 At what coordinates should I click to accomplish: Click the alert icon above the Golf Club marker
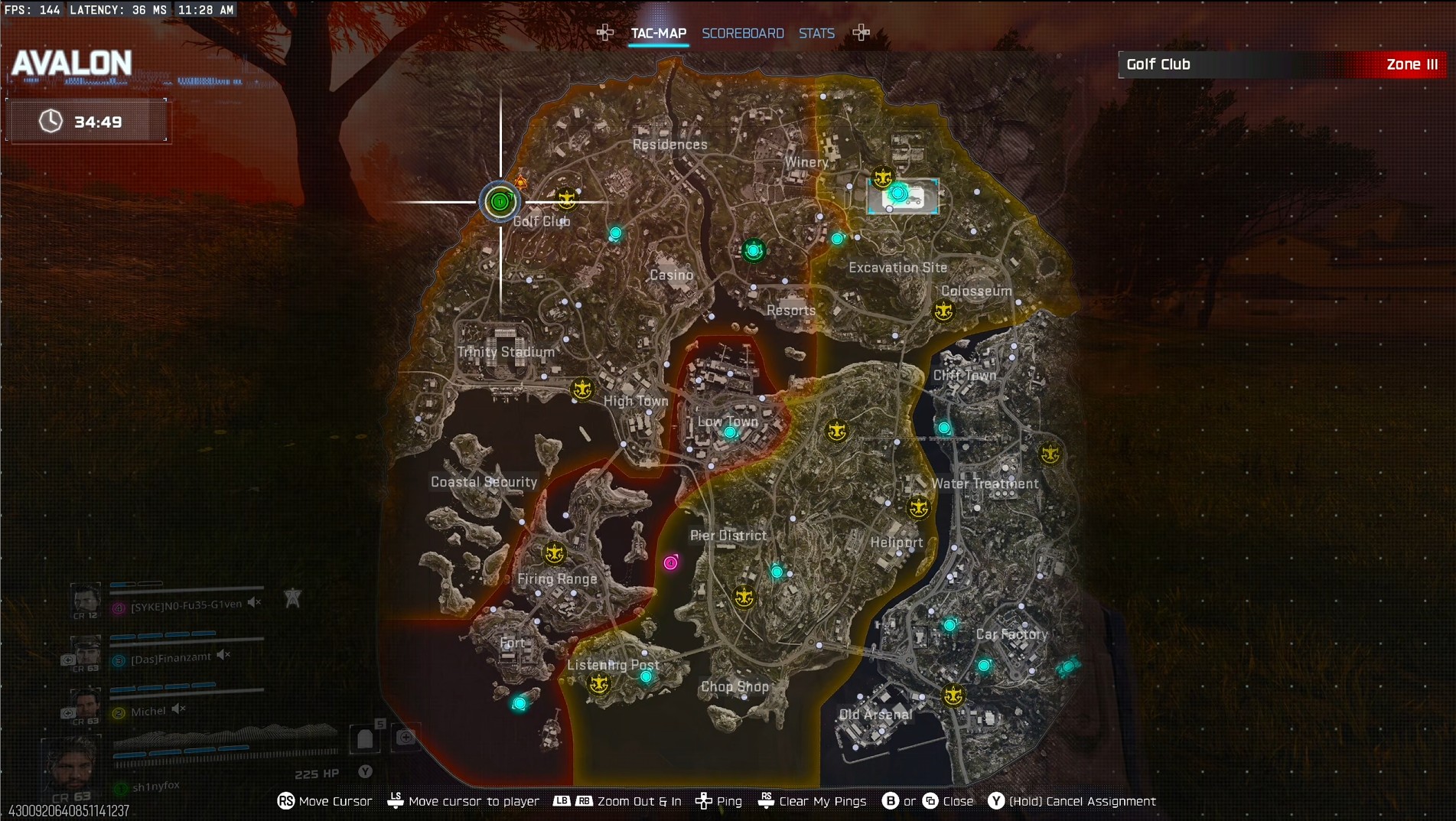[x=520, y=182]
